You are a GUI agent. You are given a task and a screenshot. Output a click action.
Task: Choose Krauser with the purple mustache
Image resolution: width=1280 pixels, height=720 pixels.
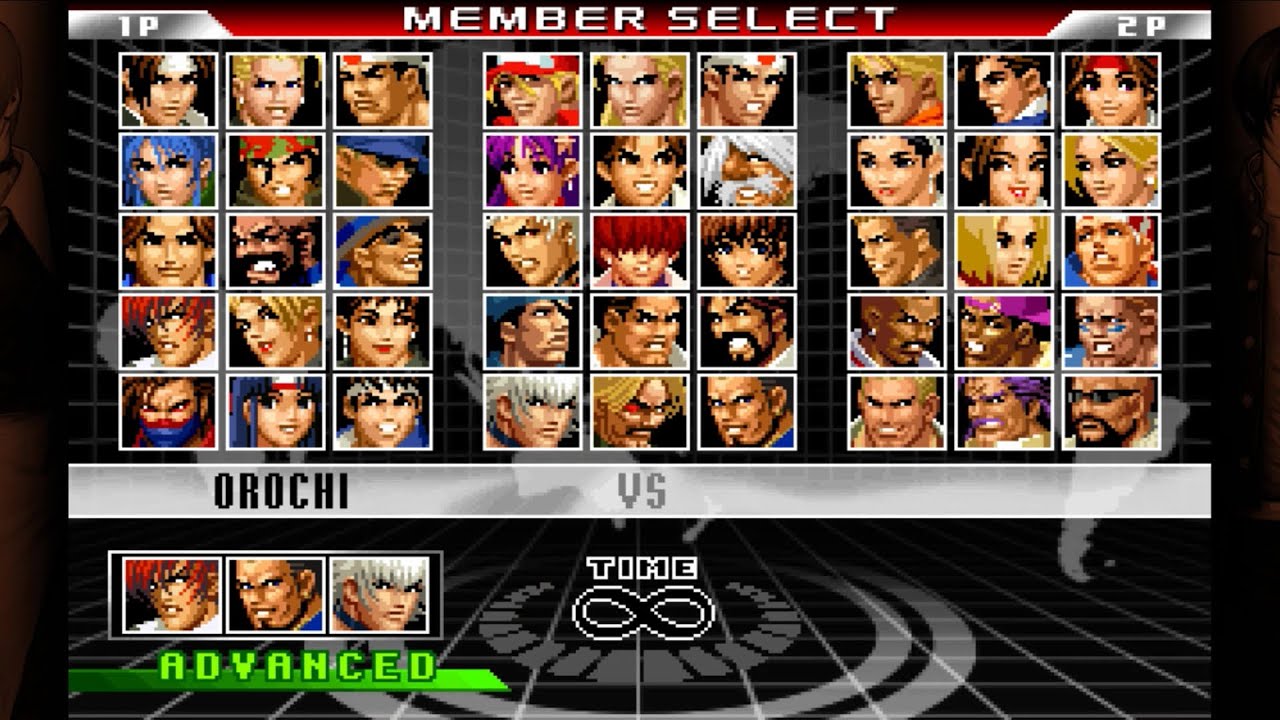[1004, 411]
